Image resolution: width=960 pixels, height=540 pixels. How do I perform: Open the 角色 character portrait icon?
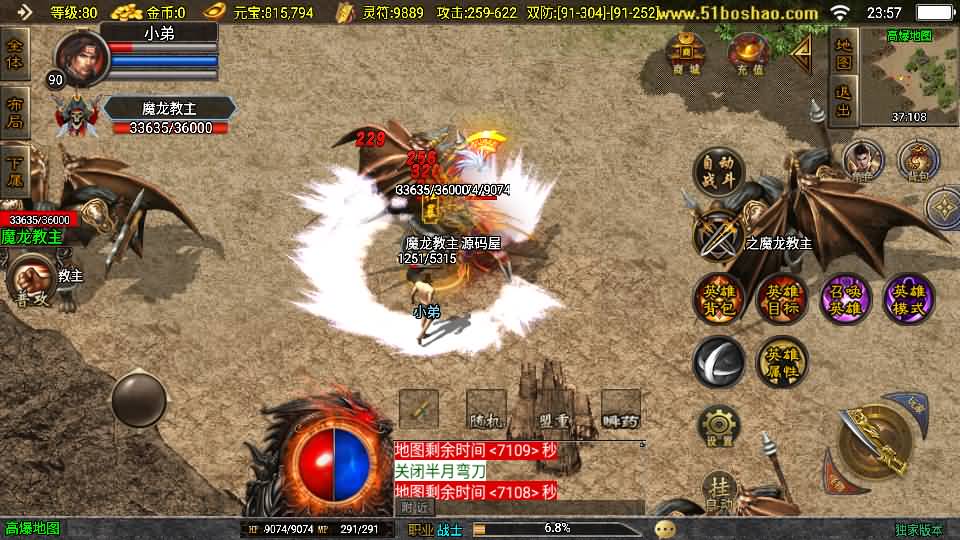tap(862, 160)
